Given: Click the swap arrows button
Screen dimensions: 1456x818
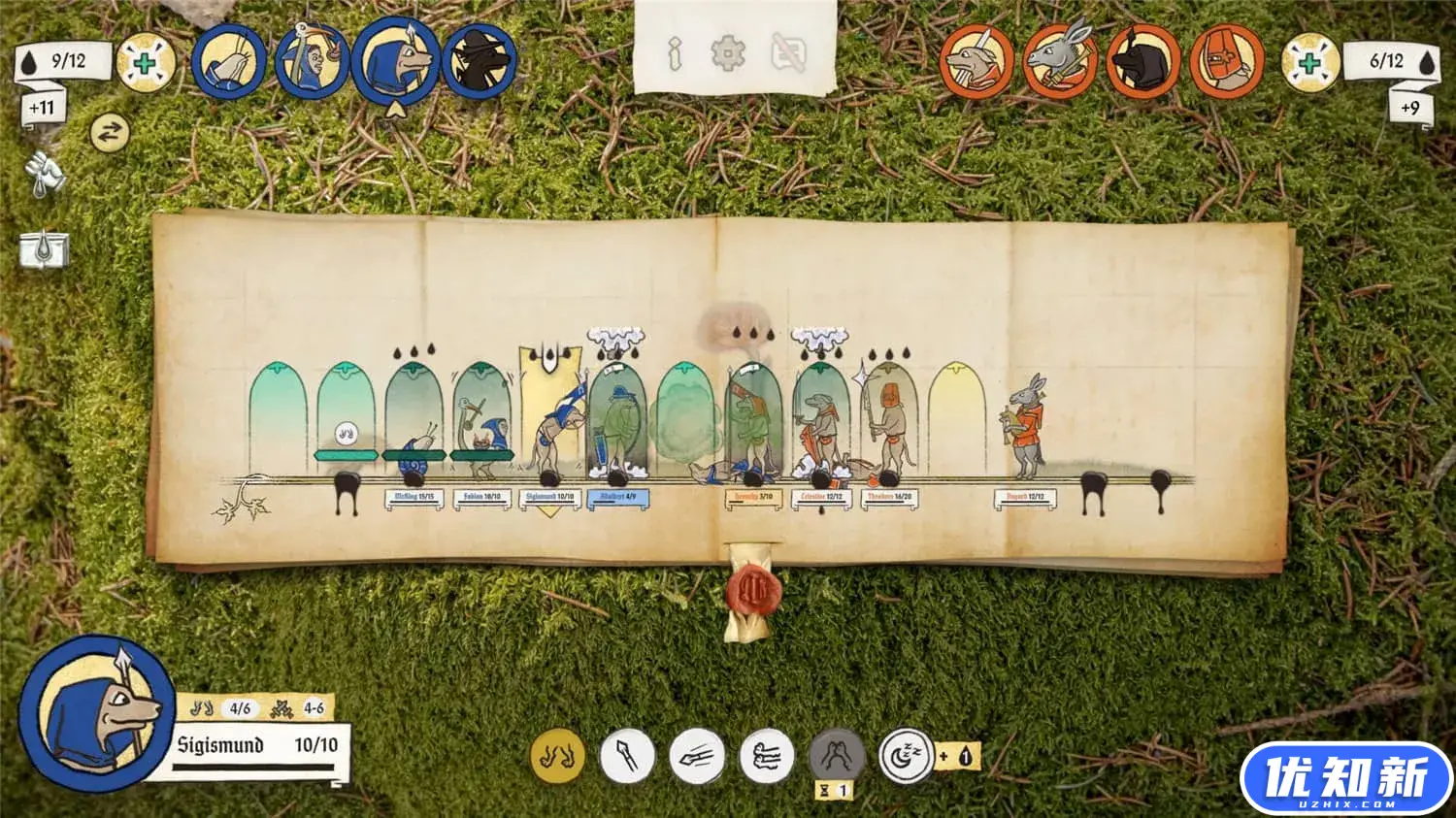Looking at the screenshot, I should click(109, 133).
